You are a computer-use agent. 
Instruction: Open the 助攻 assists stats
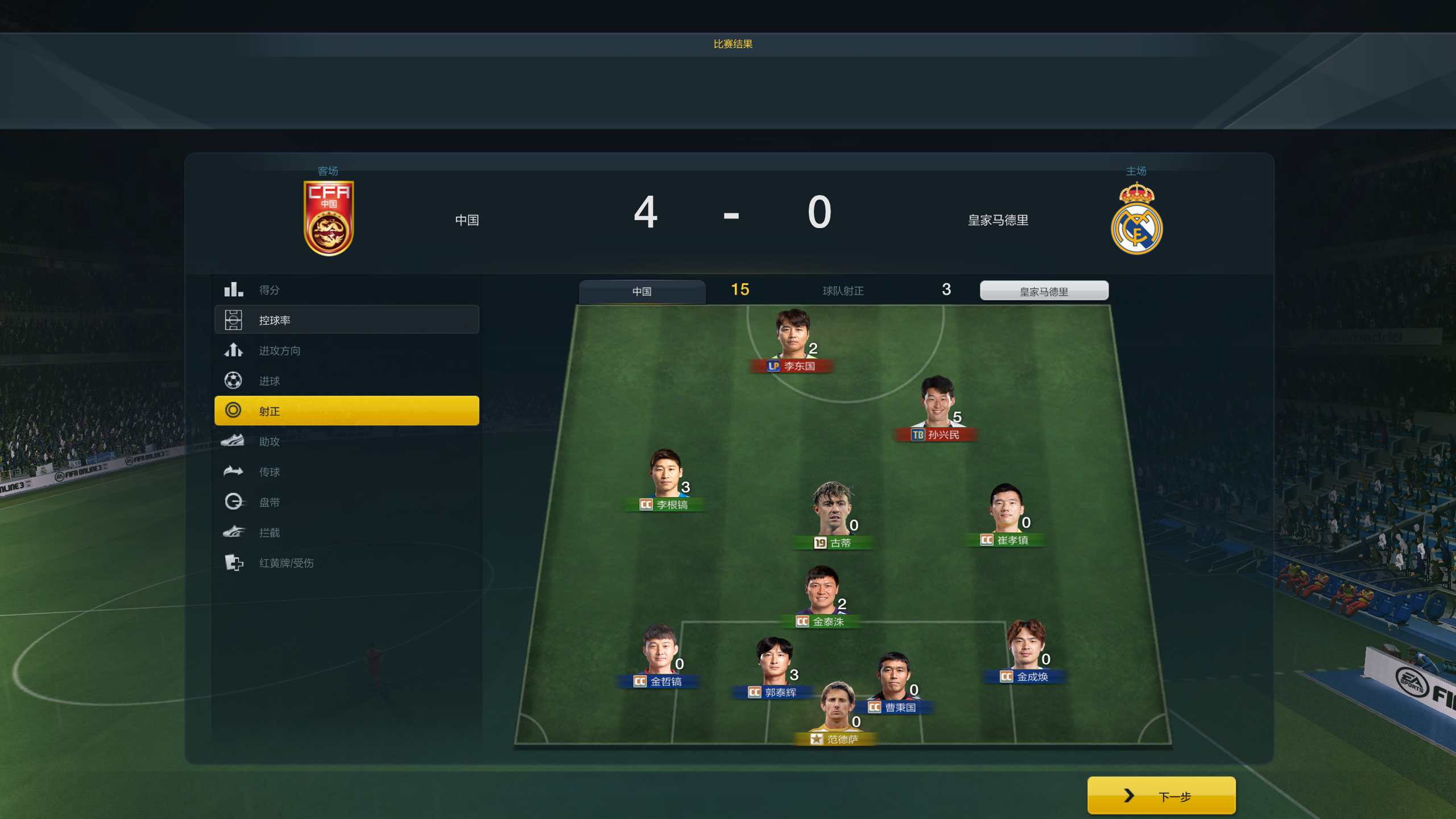coord(346,441)
